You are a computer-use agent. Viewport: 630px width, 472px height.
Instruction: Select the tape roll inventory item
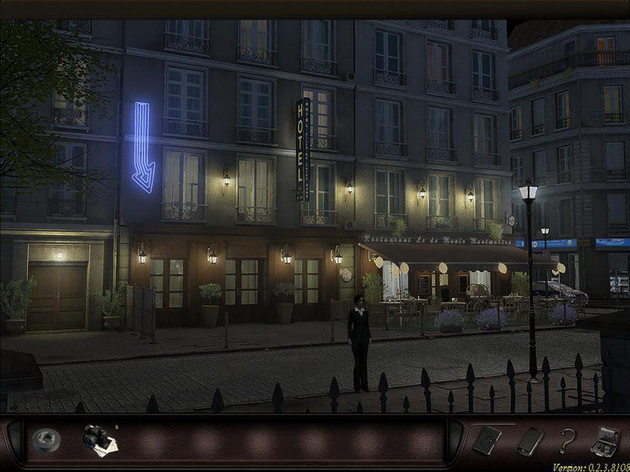[46, 440]
